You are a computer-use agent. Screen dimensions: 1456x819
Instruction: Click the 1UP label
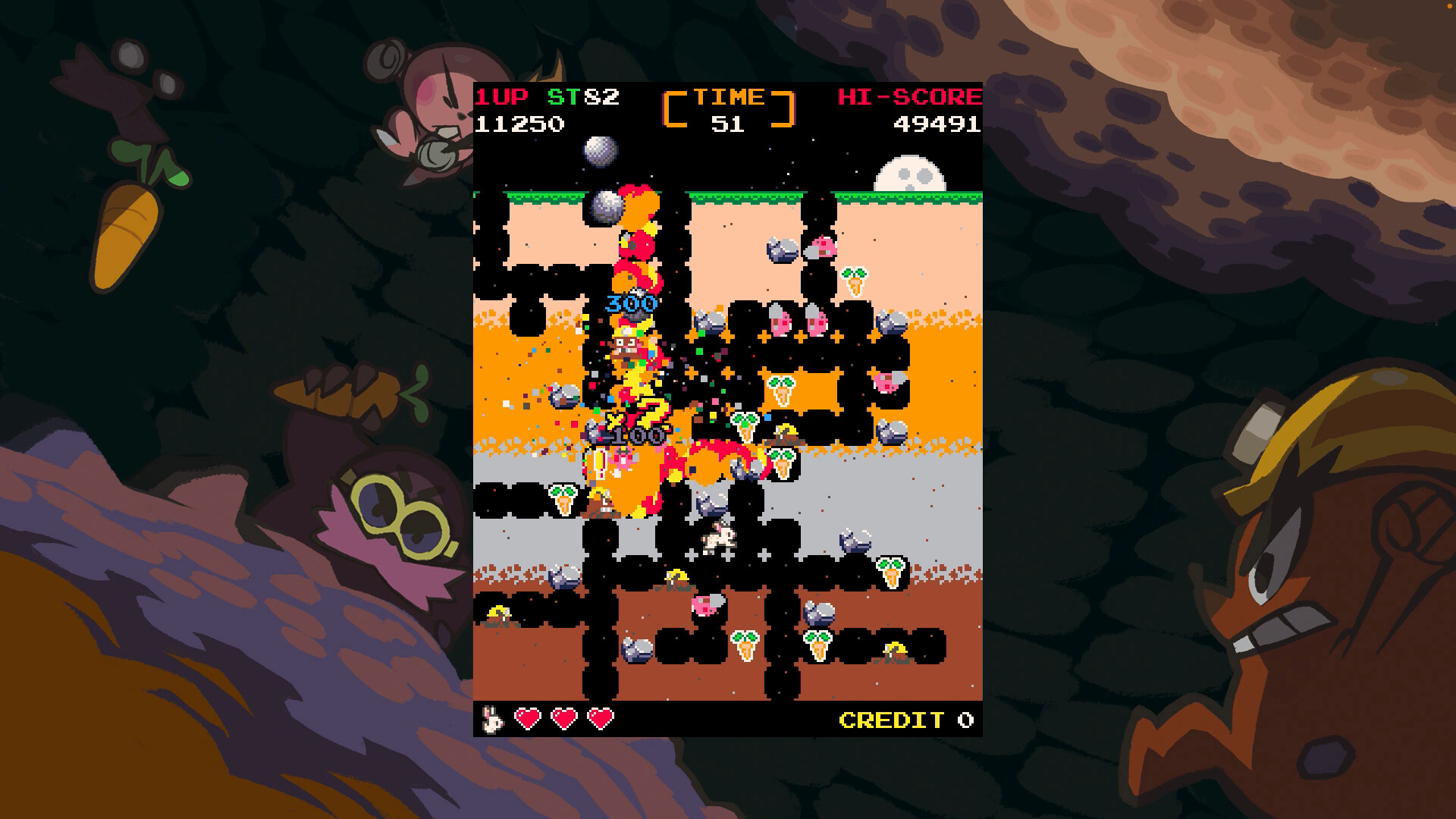(x=503, y=96)
